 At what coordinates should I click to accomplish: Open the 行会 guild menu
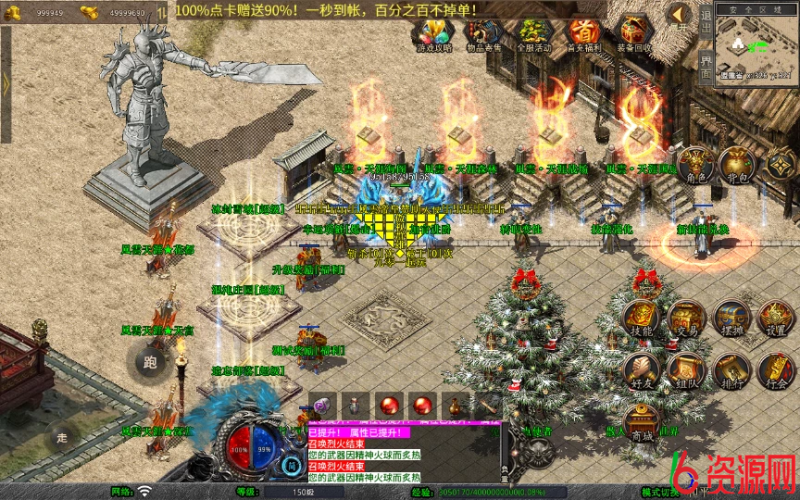click(x=774, y=371)
